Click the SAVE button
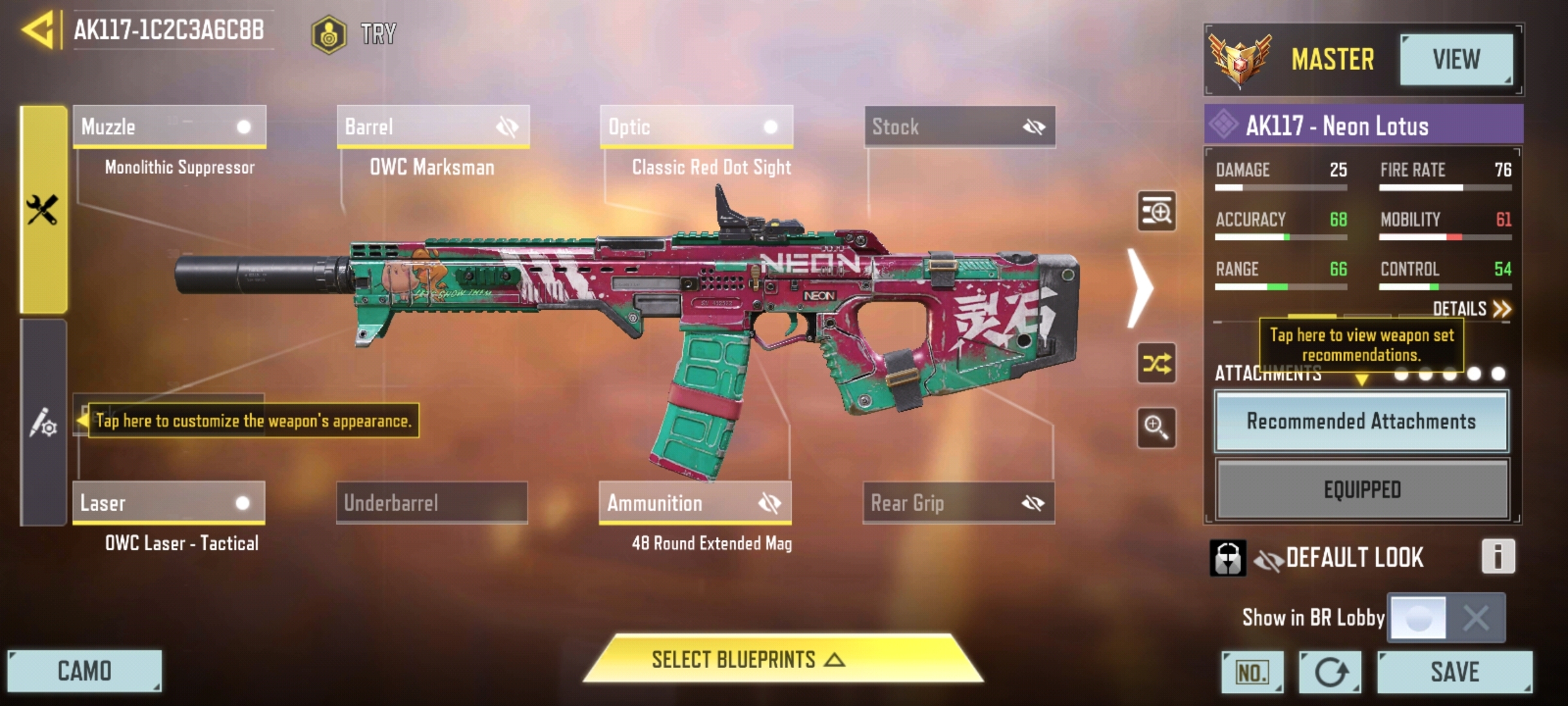Viewport: 1568px width, 706px height. (x=1454, y=671)
